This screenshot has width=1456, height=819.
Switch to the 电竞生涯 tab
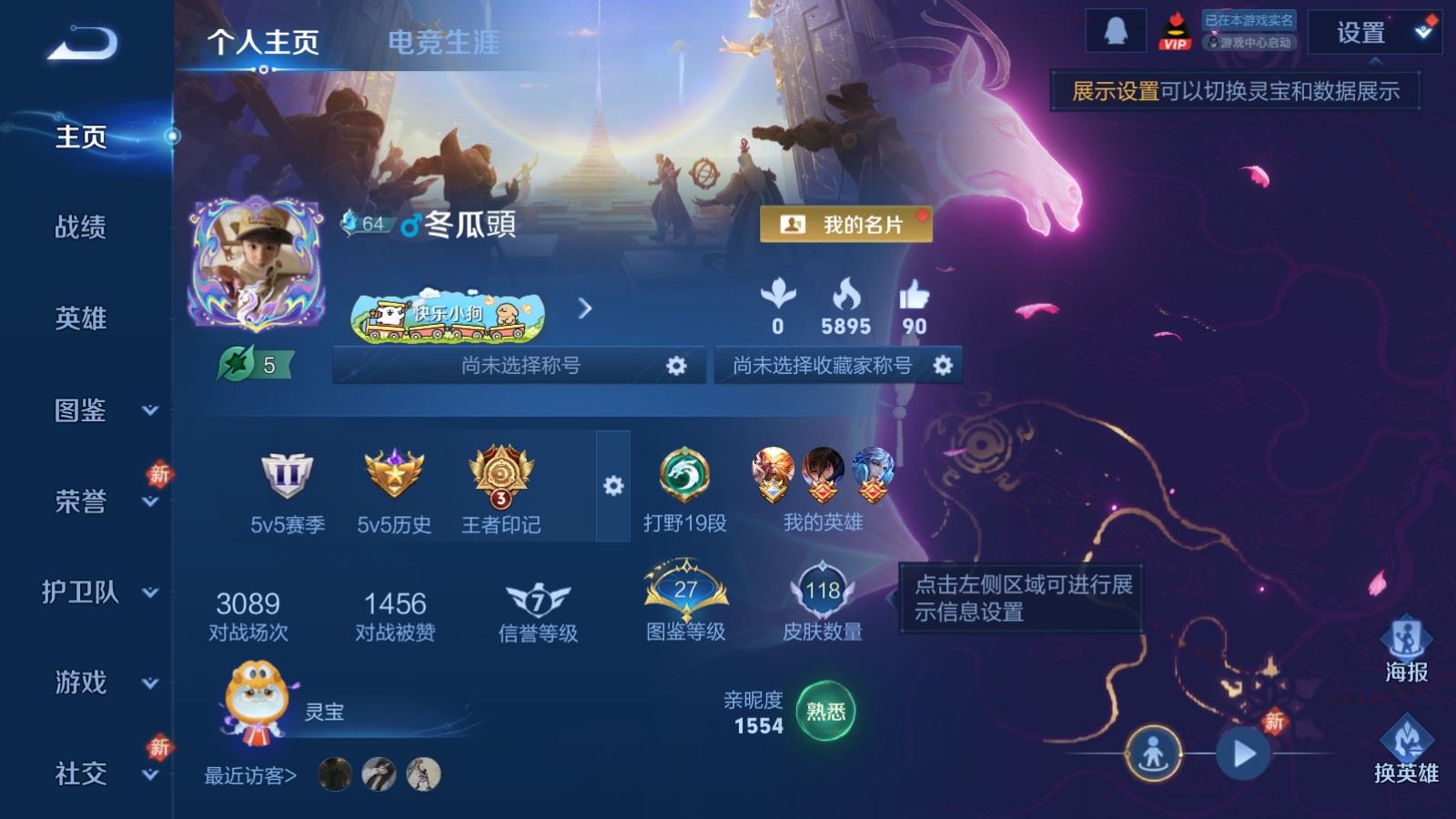443,42
